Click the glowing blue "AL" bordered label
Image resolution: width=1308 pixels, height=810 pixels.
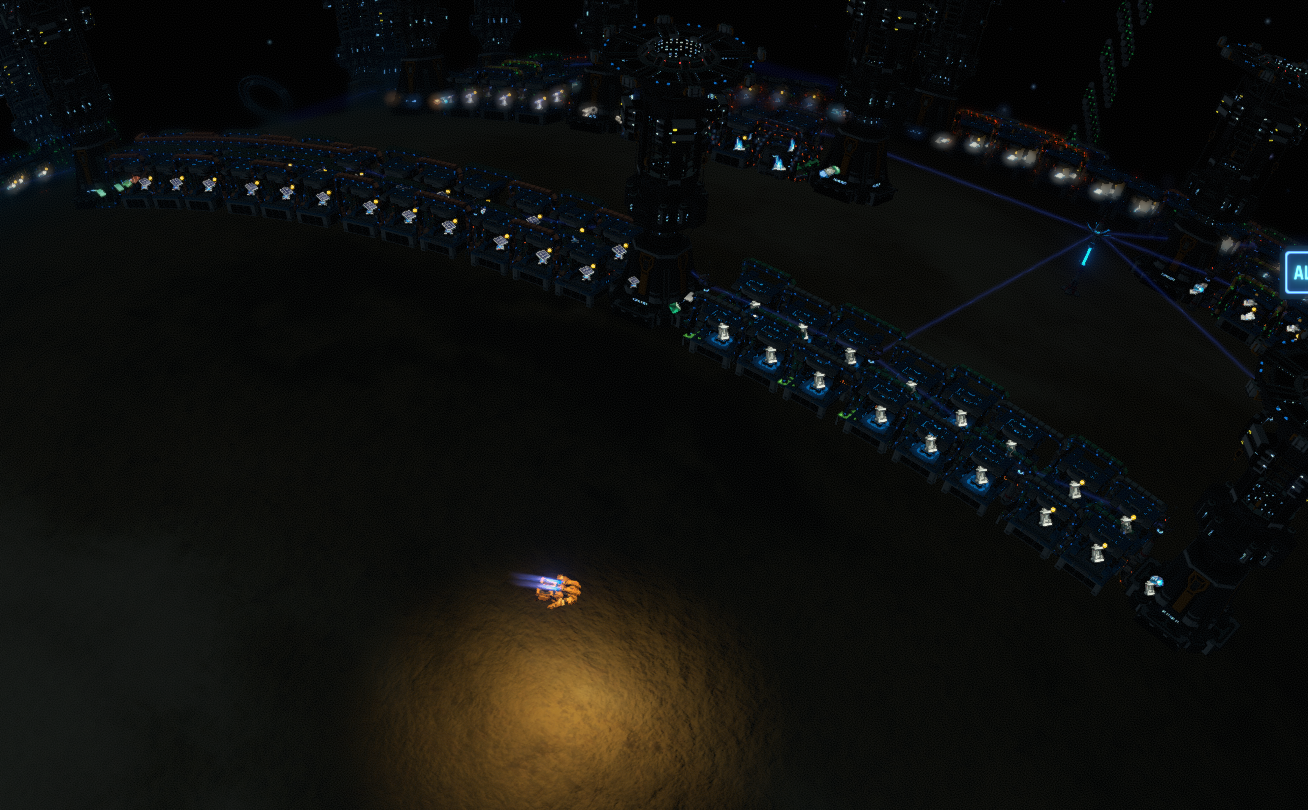1297,272
